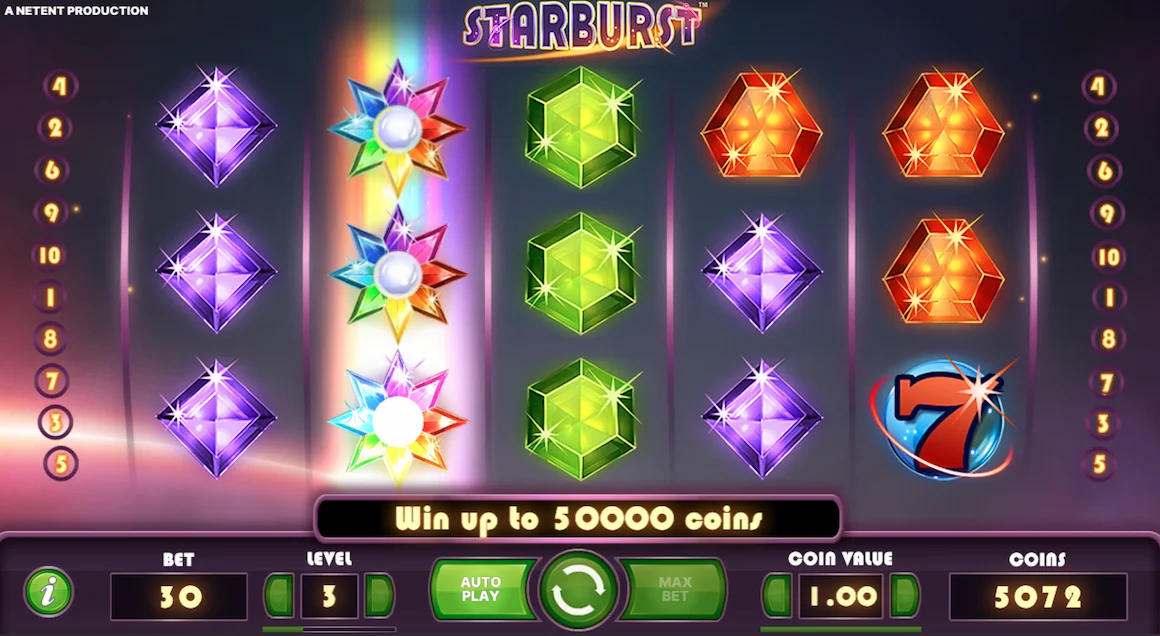Screen dimensions: 1160x636
Task: Spin the reels with the circular arrow button
Action: tap(579, 591)
